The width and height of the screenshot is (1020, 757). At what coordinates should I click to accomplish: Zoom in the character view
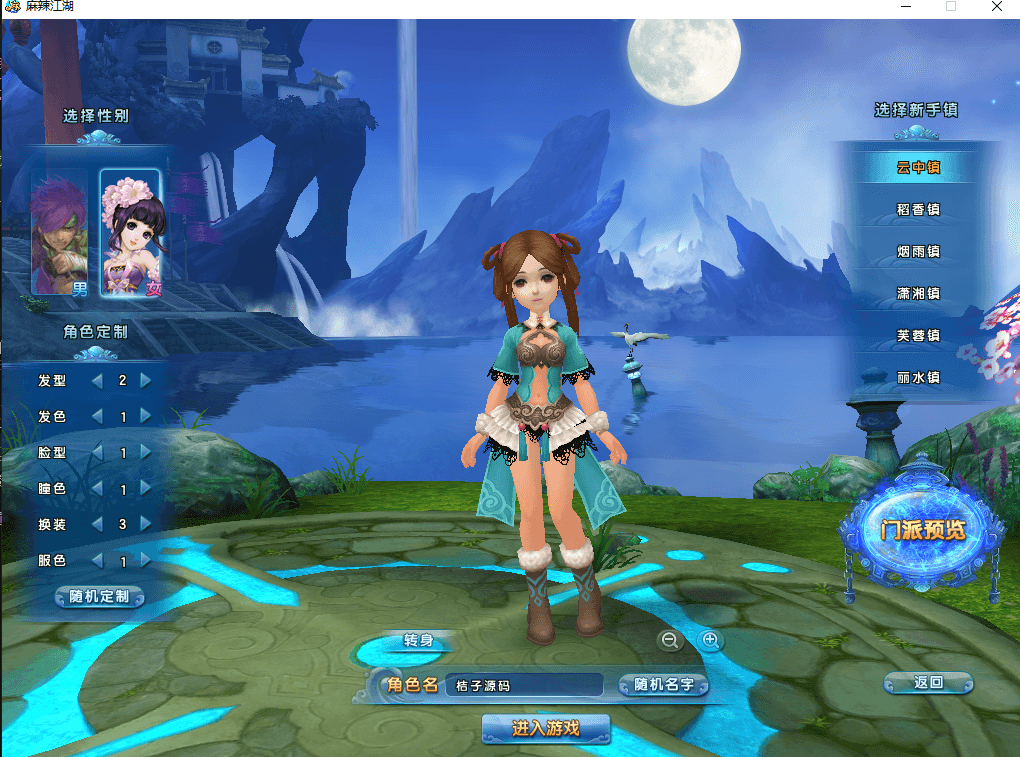711,640
